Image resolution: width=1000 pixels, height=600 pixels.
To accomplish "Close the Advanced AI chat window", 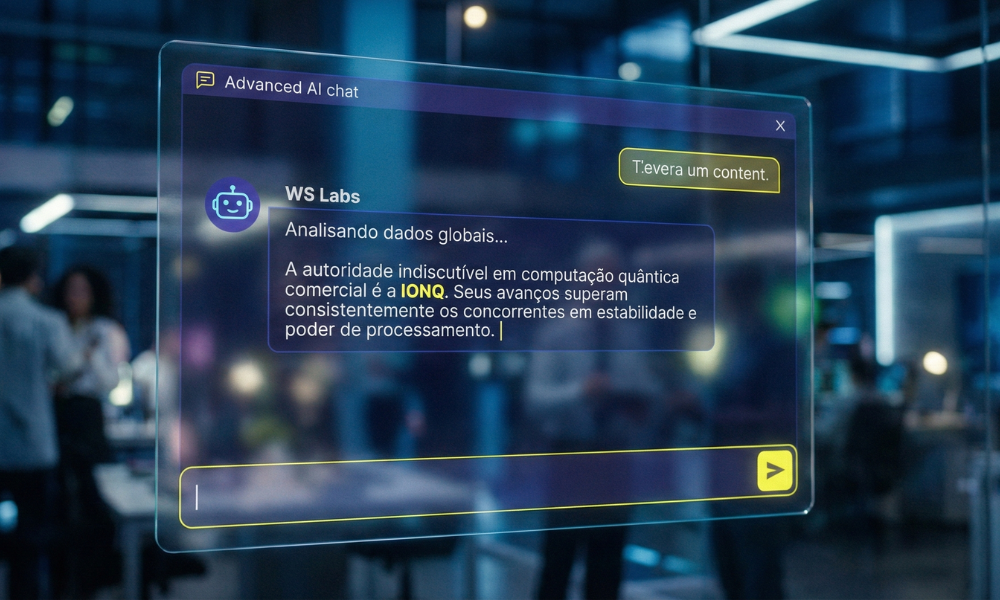I will point(780,126).
